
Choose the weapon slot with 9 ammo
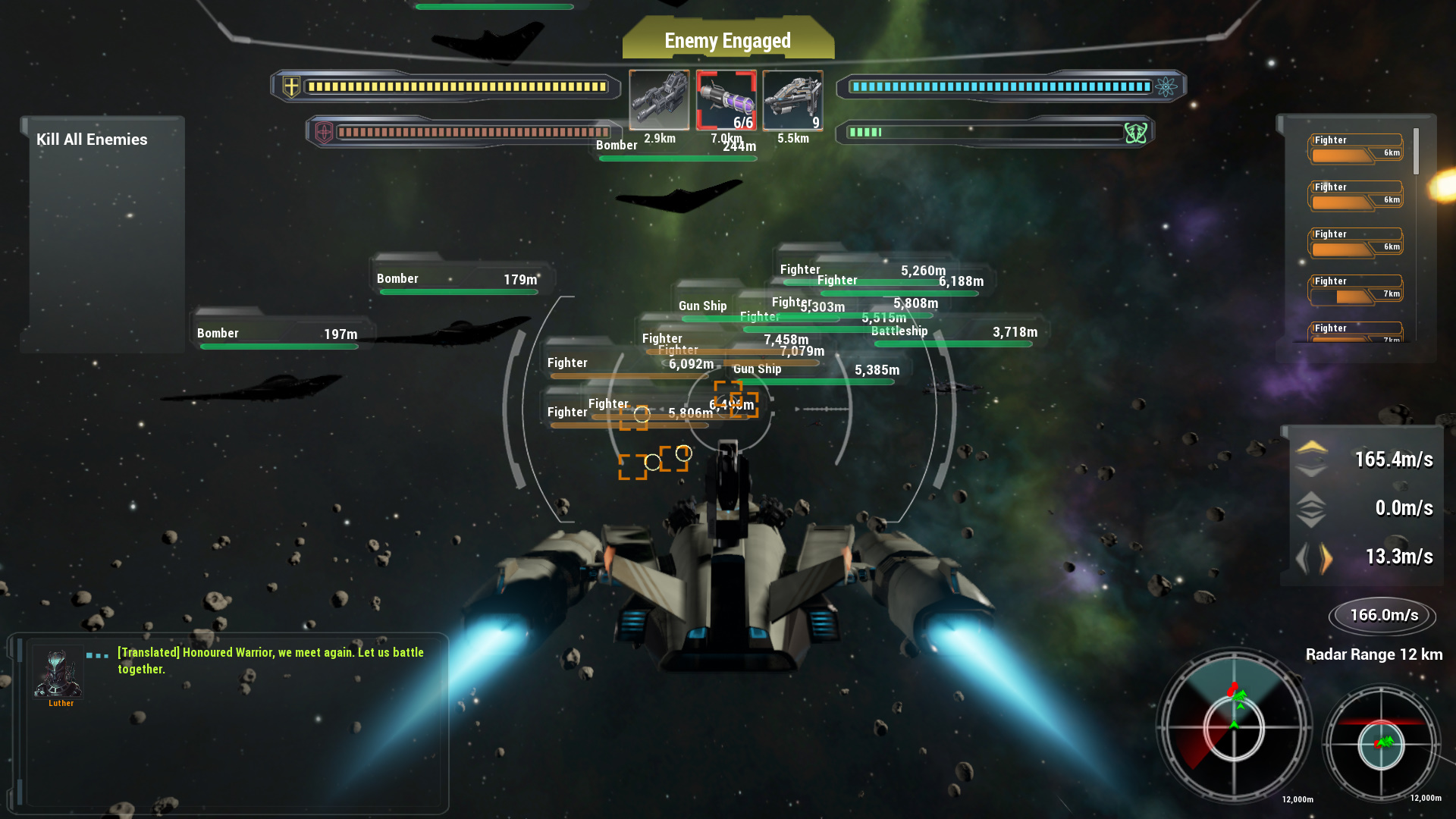(792, 100)
